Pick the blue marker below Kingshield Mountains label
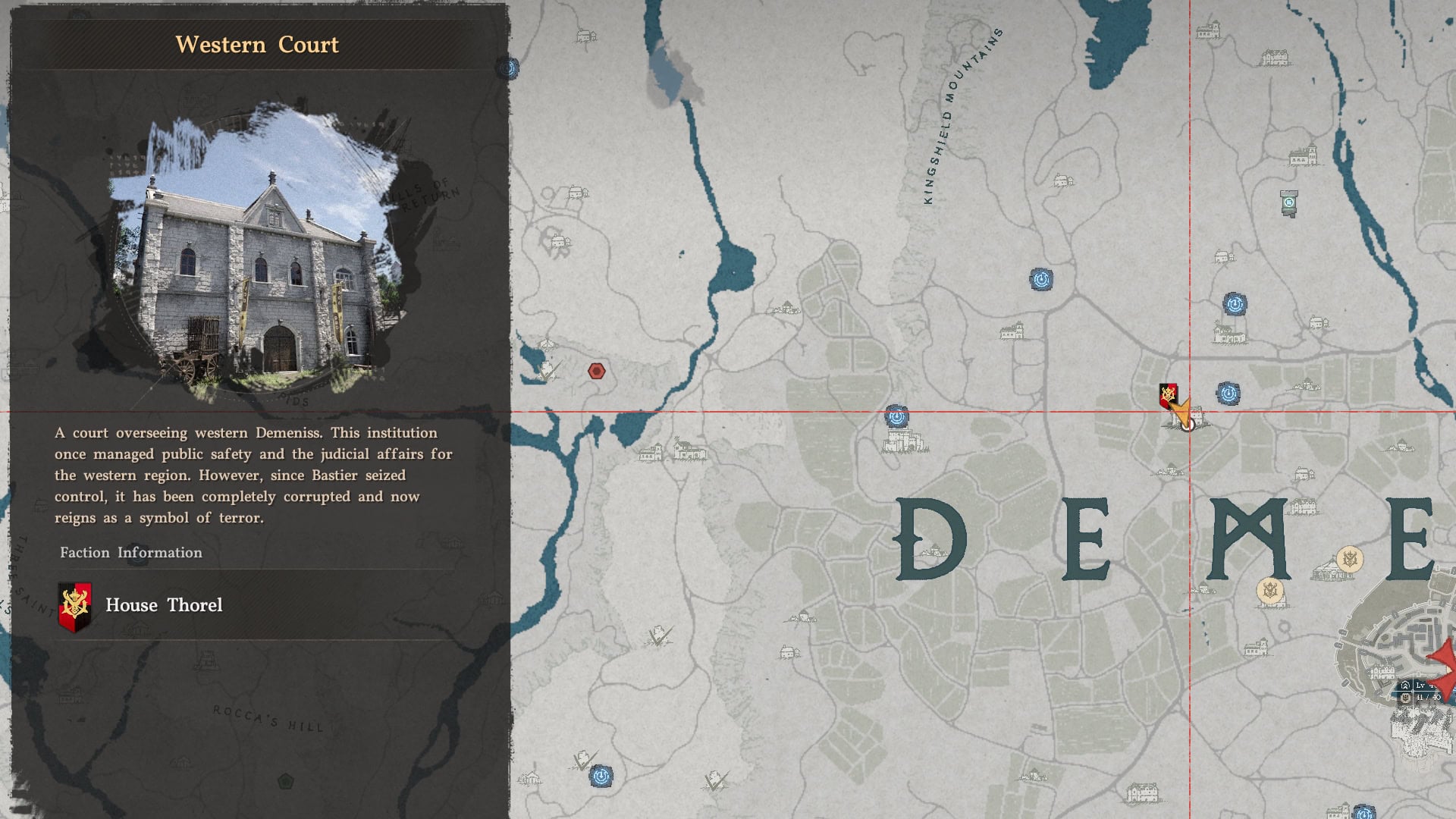Viewport: 1456px width, 819px height. [x=1041, y=280]
